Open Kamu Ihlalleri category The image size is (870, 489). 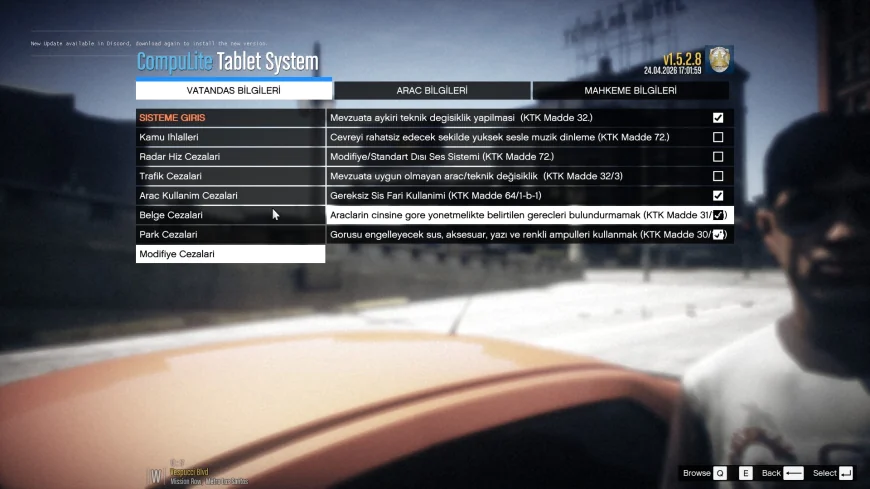click(230, 137)
